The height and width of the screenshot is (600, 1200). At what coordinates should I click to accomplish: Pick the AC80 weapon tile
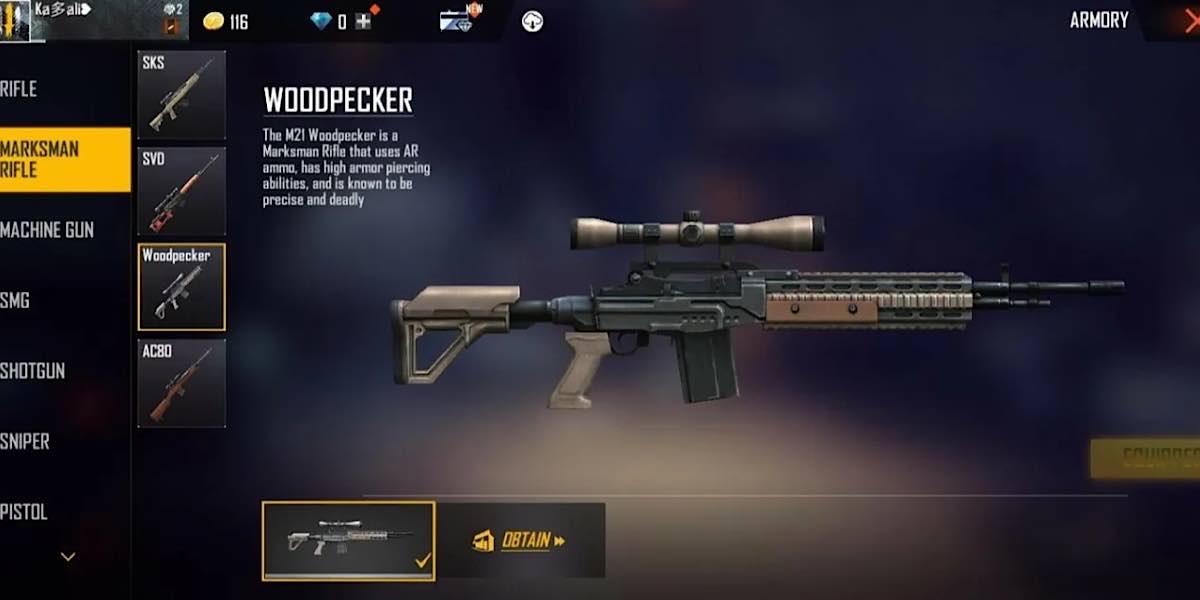[181, 383]
